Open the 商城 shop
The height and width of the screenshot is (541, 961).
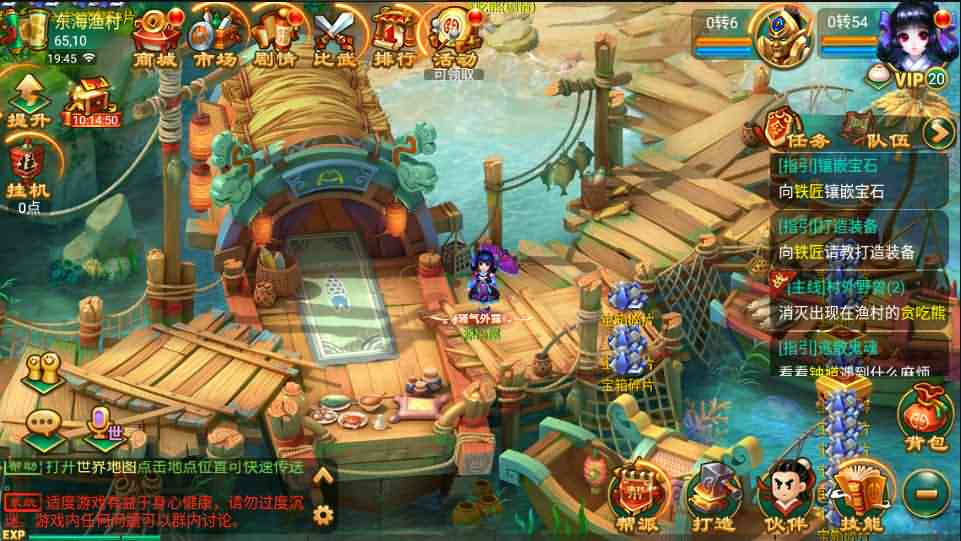(x=153, y=40)
